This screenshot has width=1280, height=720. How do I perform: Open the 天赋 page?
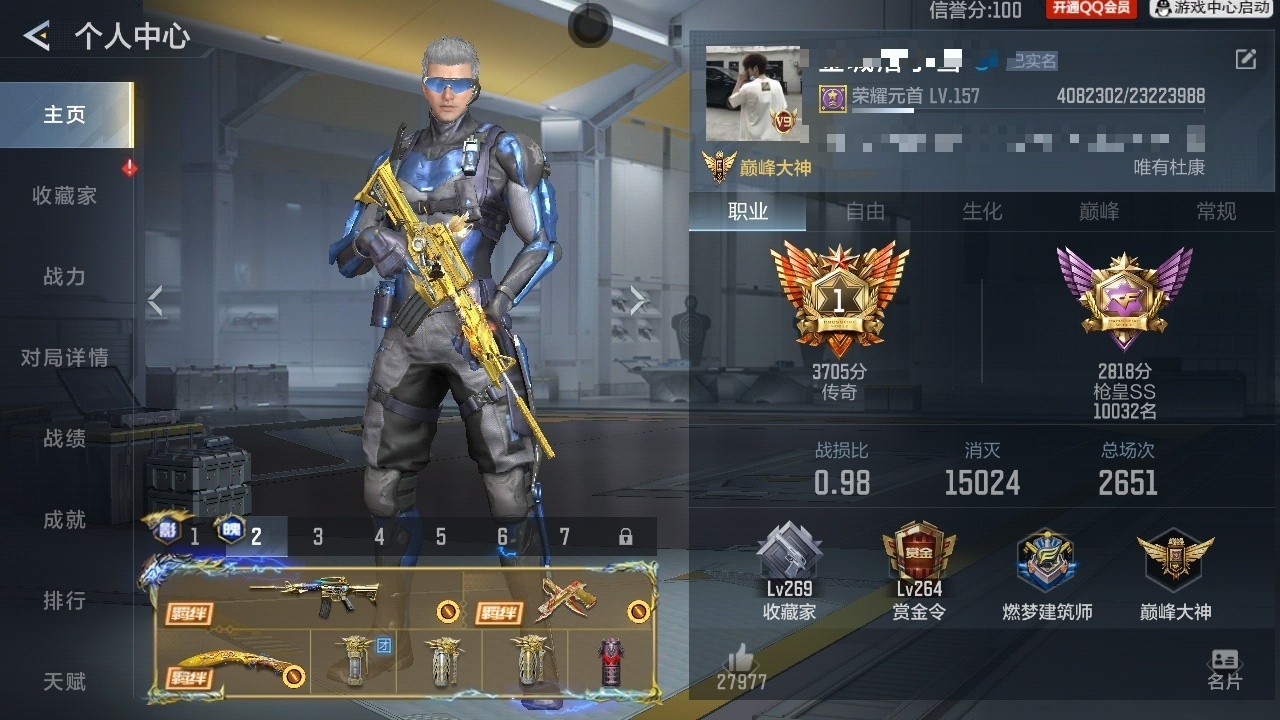click(x=65, y=682)
